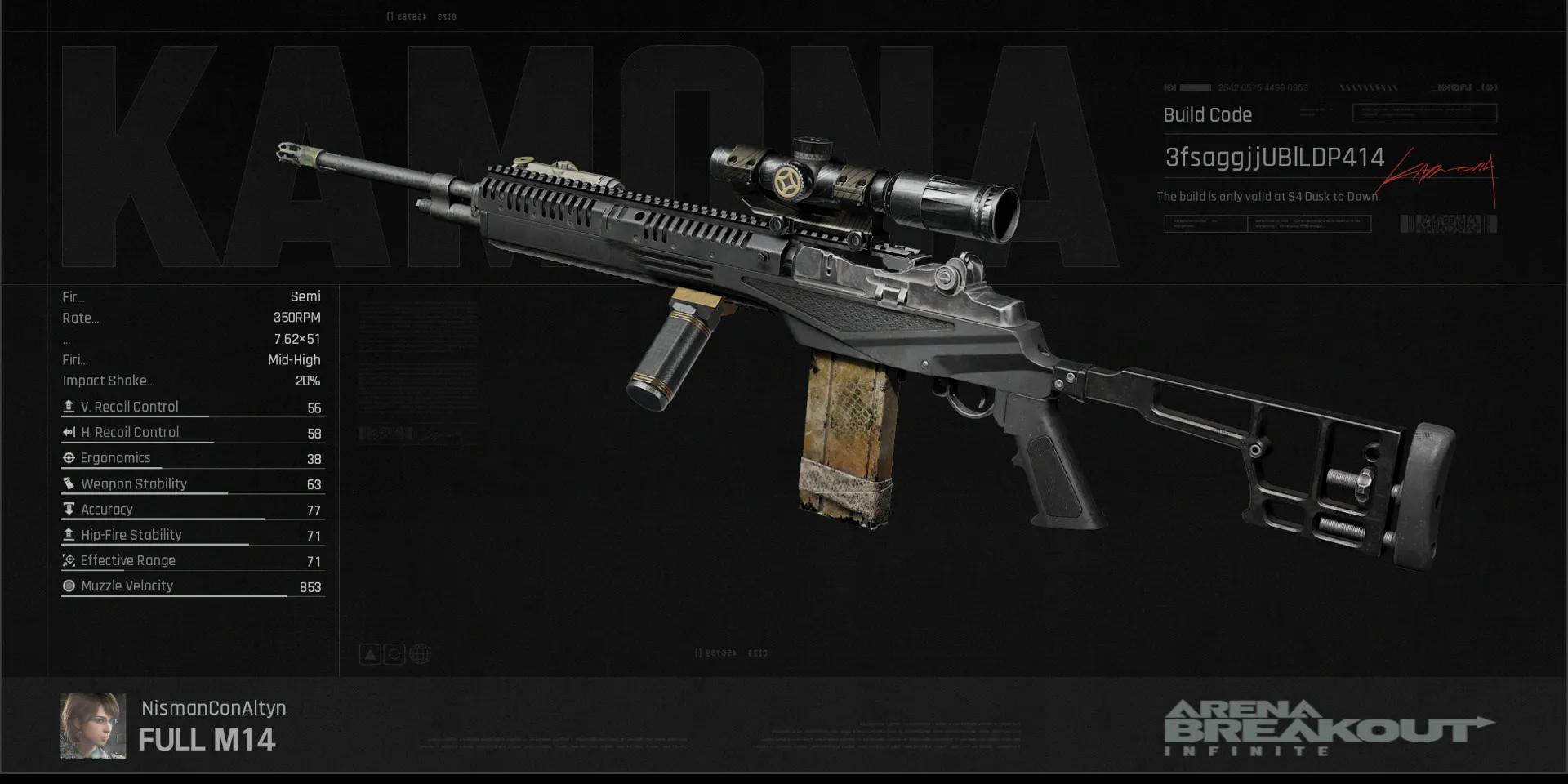Select the Ergonomics stat row
1568x784 pixels.
pos(193,458)
